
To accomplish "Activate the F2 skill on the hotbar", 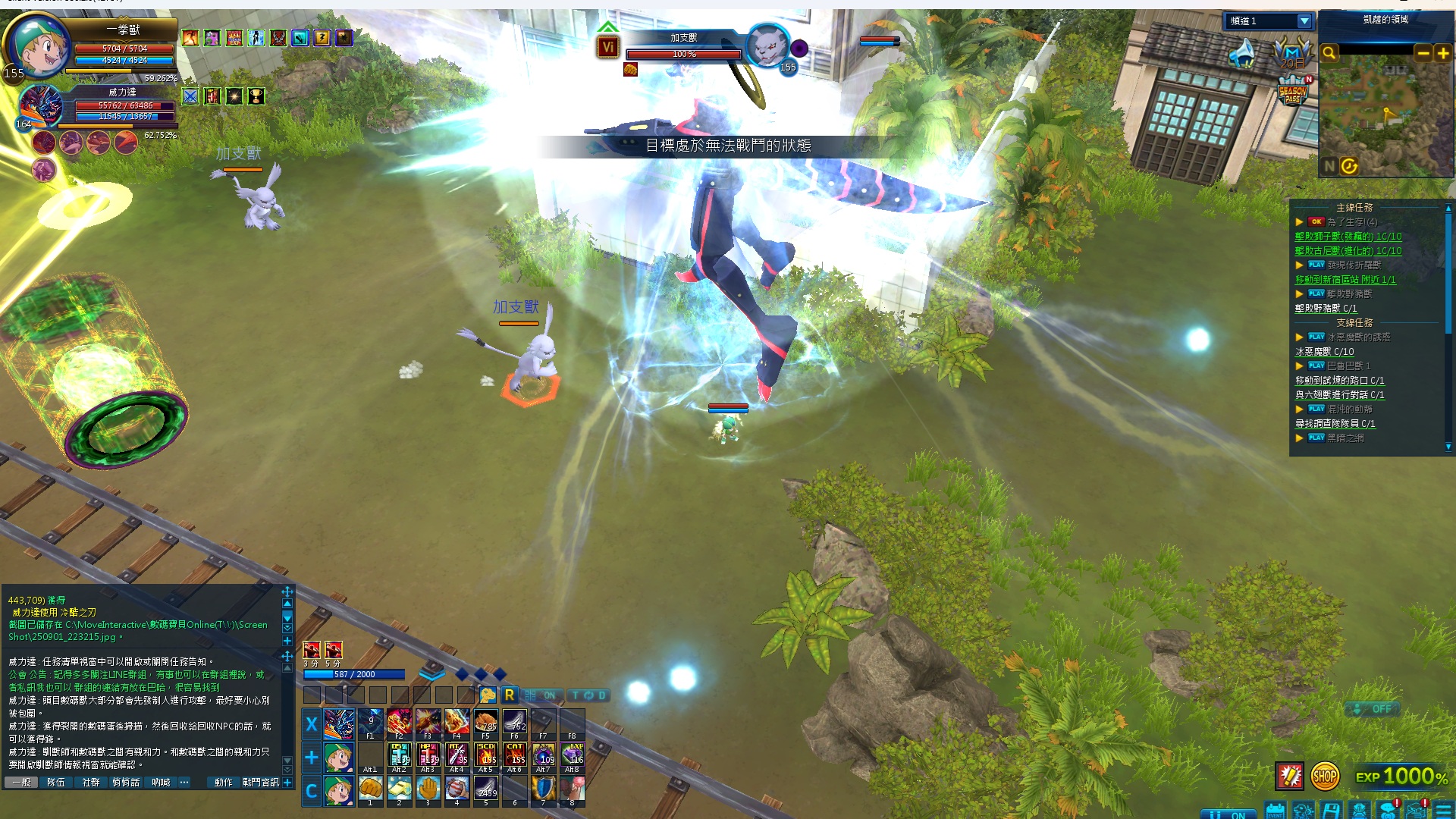I will point(399,723).
